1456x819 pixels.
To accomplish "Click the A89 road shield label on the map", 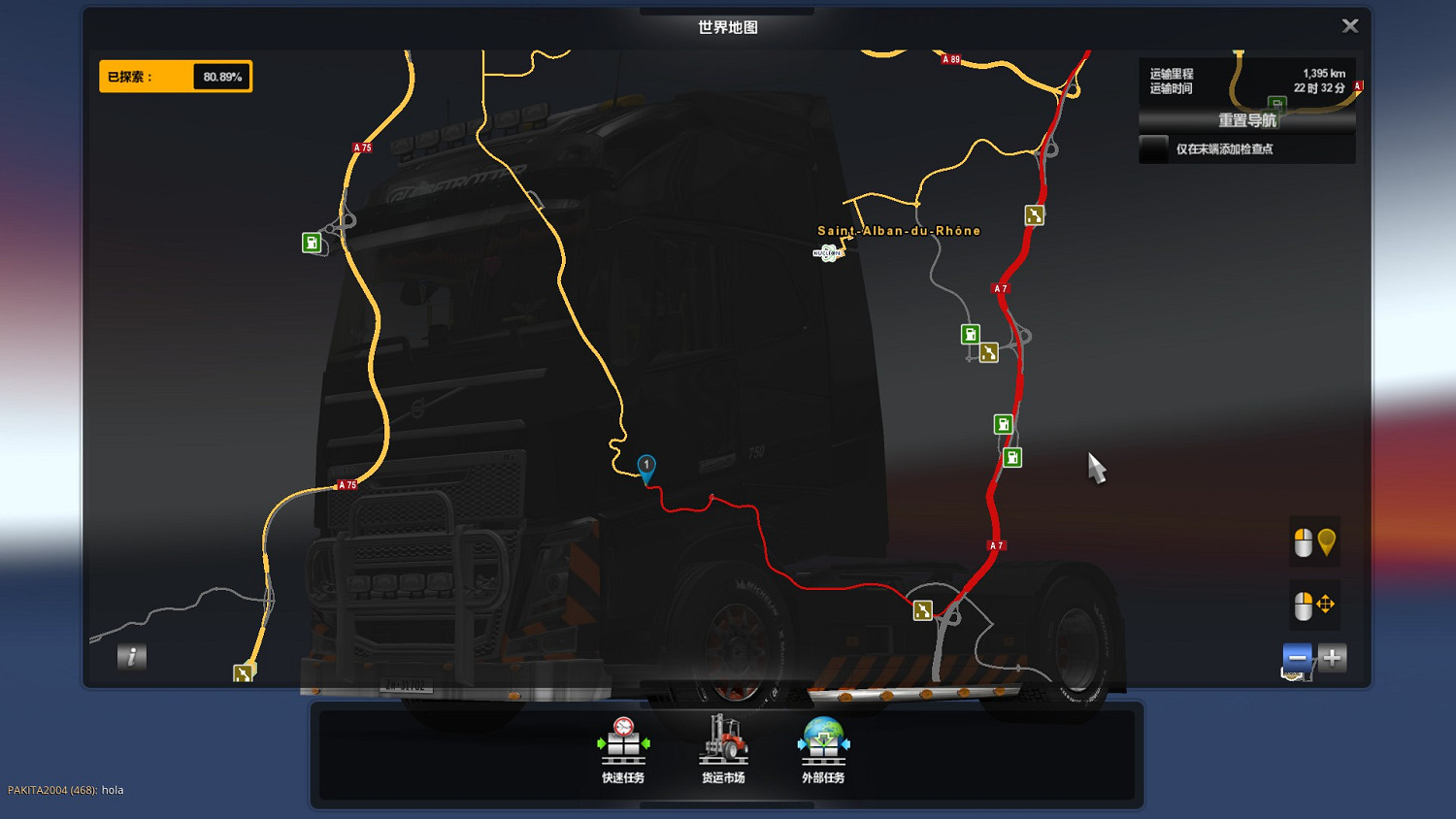I will coord(948,59).
